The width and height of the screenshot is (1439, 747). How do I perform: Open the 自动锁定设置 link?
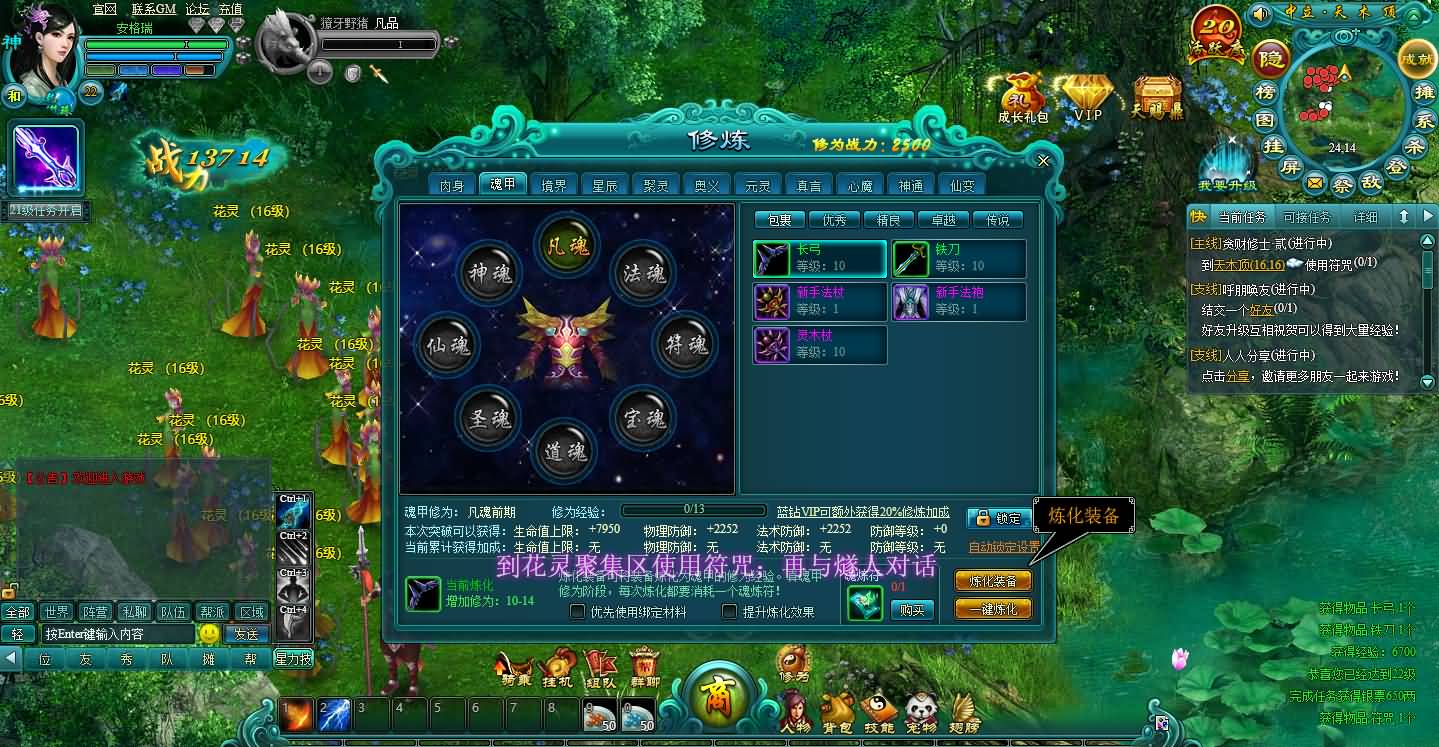pyautogui.click(x=1003, y=547)
